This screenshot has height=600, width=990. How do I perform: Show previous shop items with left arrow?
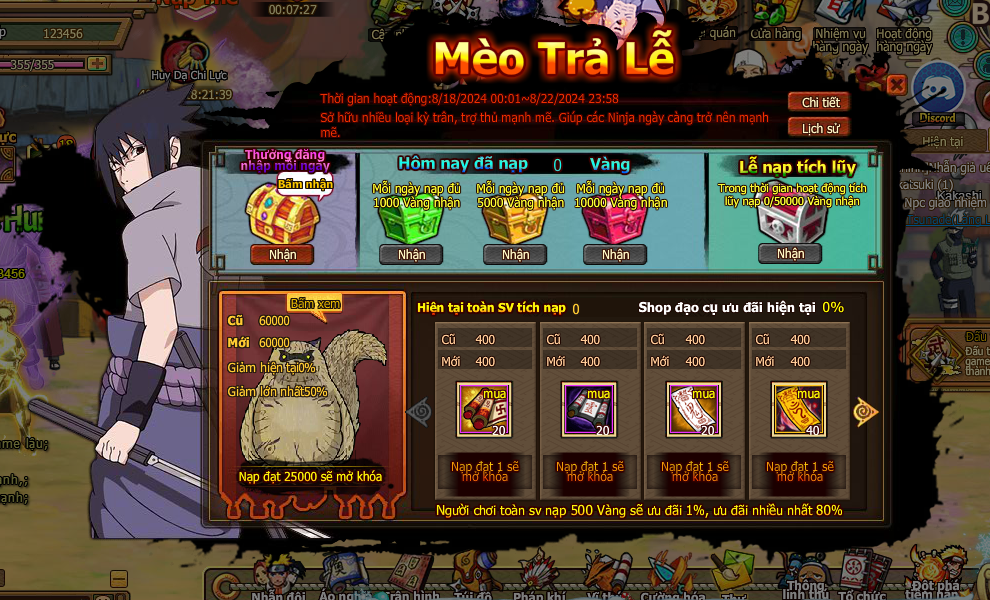tap(419, 411)
